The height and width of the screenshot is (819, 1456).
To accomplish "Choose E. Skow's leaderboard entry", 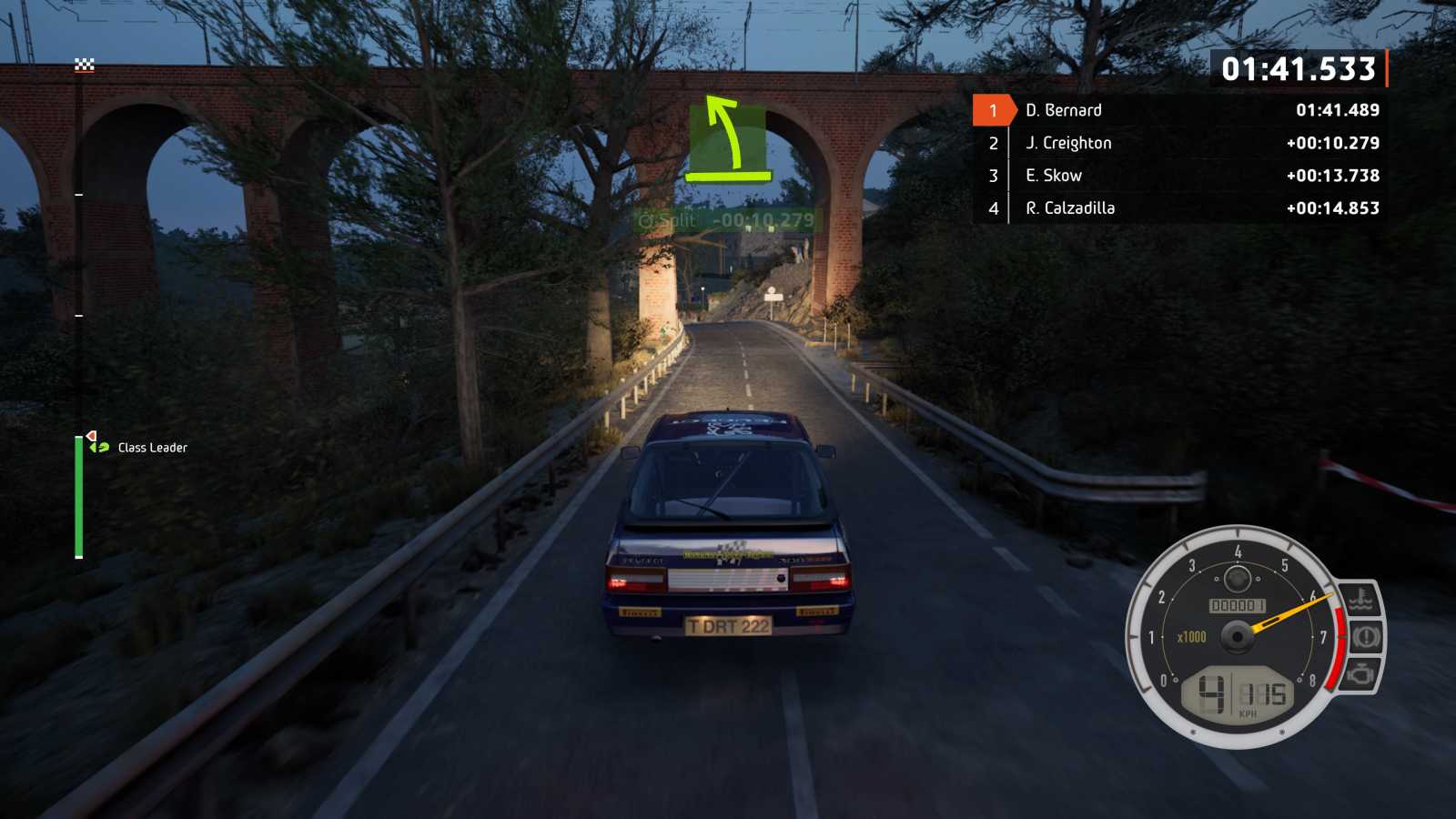I will (1179, 176).
